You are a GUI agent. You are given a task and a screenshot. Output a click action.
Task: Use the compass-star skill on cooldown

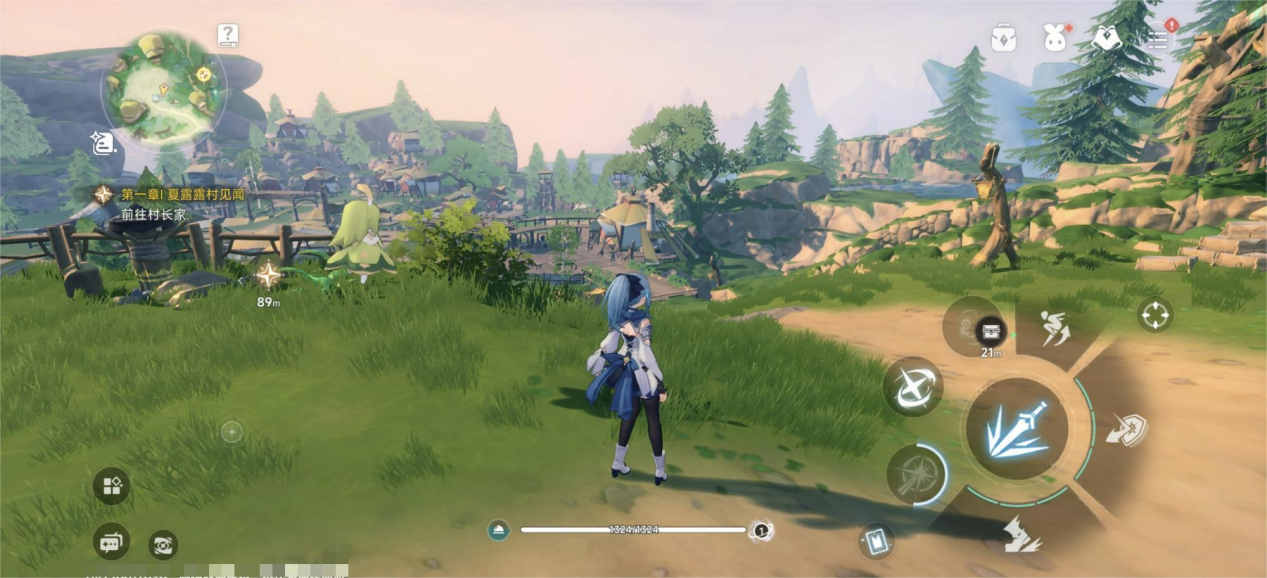tap(915, 473)
